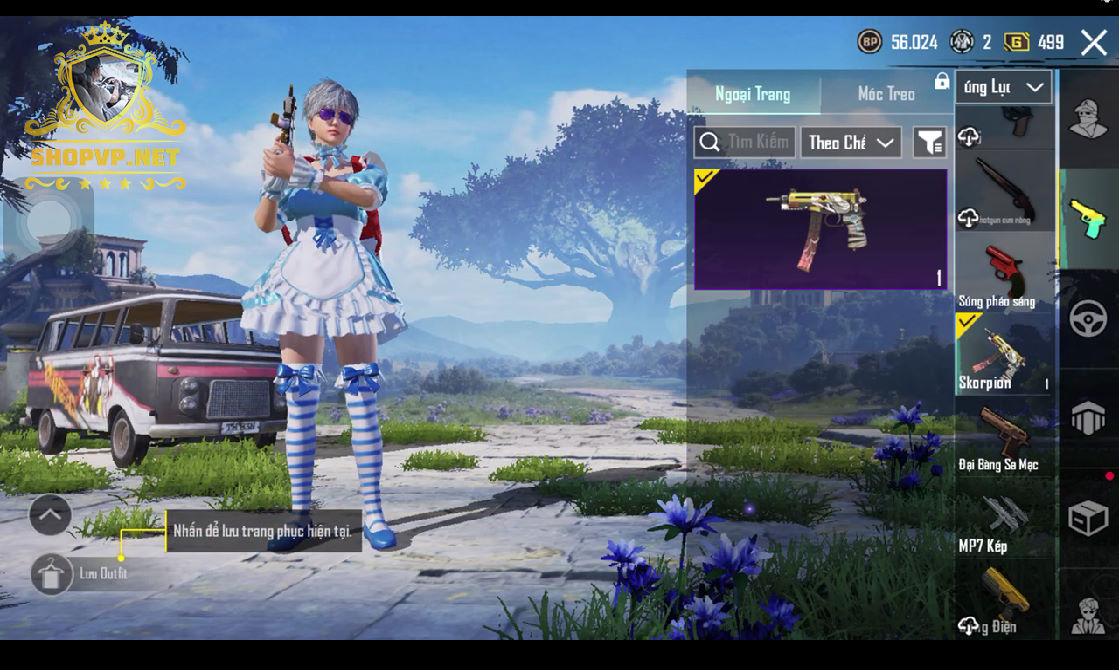Open the Theo Chế sorting dropdown
This screenshot has height=670, width=1119.
coord(850,142)
